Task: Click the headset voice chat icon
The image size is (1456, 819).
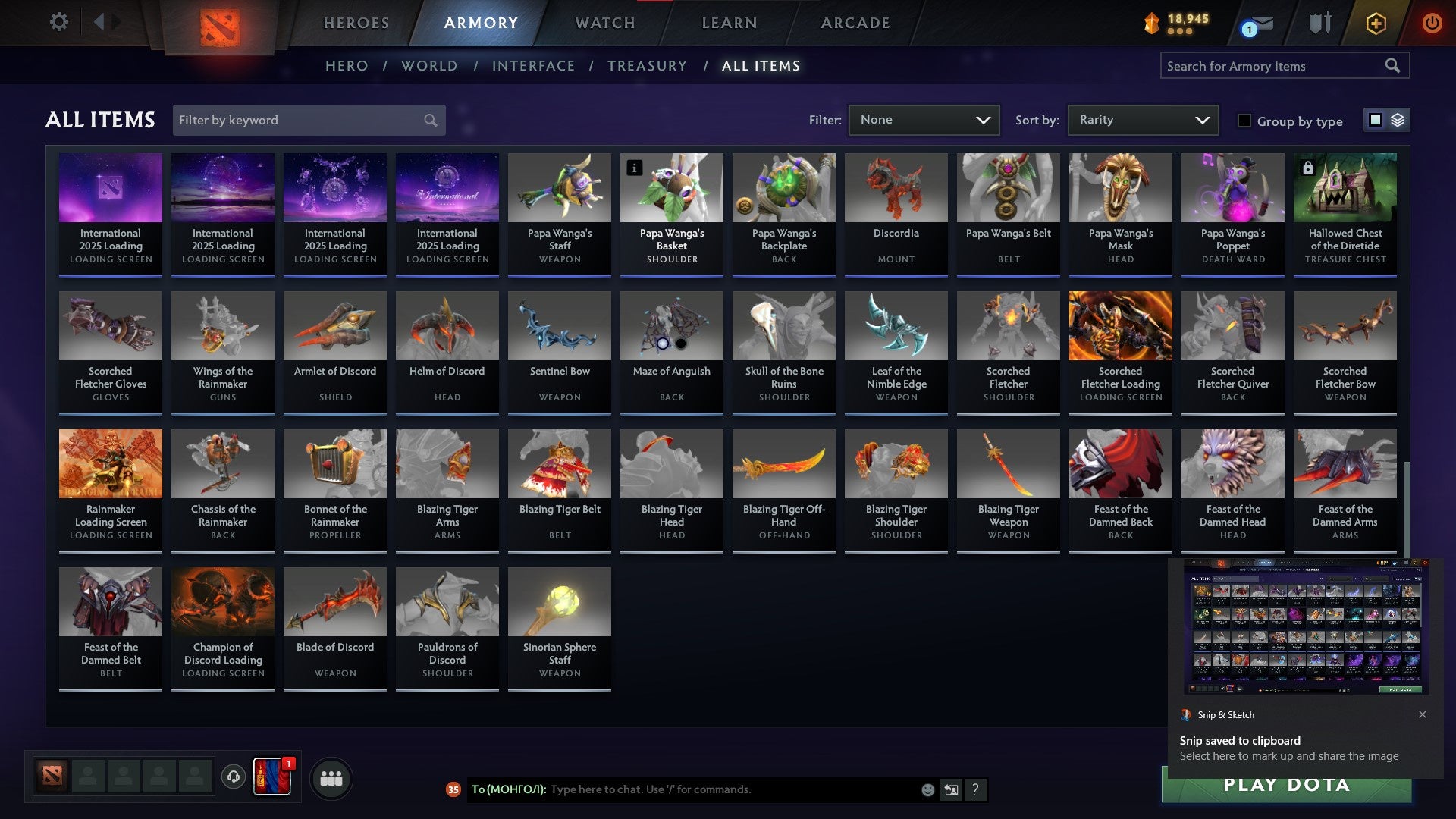Action: tap(234, 777)
